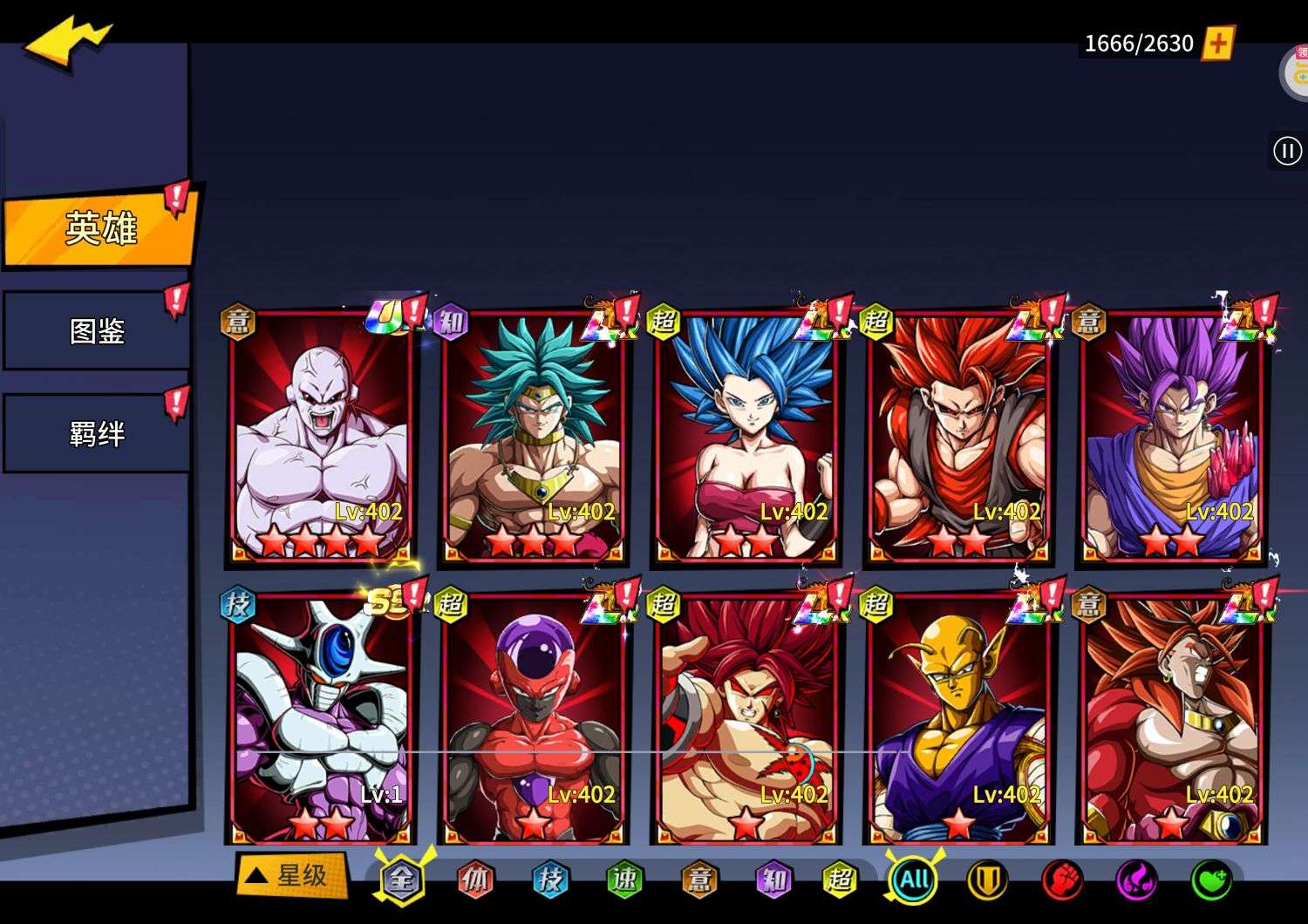Select the teal-haired Broly card
The height and width of the screenshot is (924, 1308).
533,436
